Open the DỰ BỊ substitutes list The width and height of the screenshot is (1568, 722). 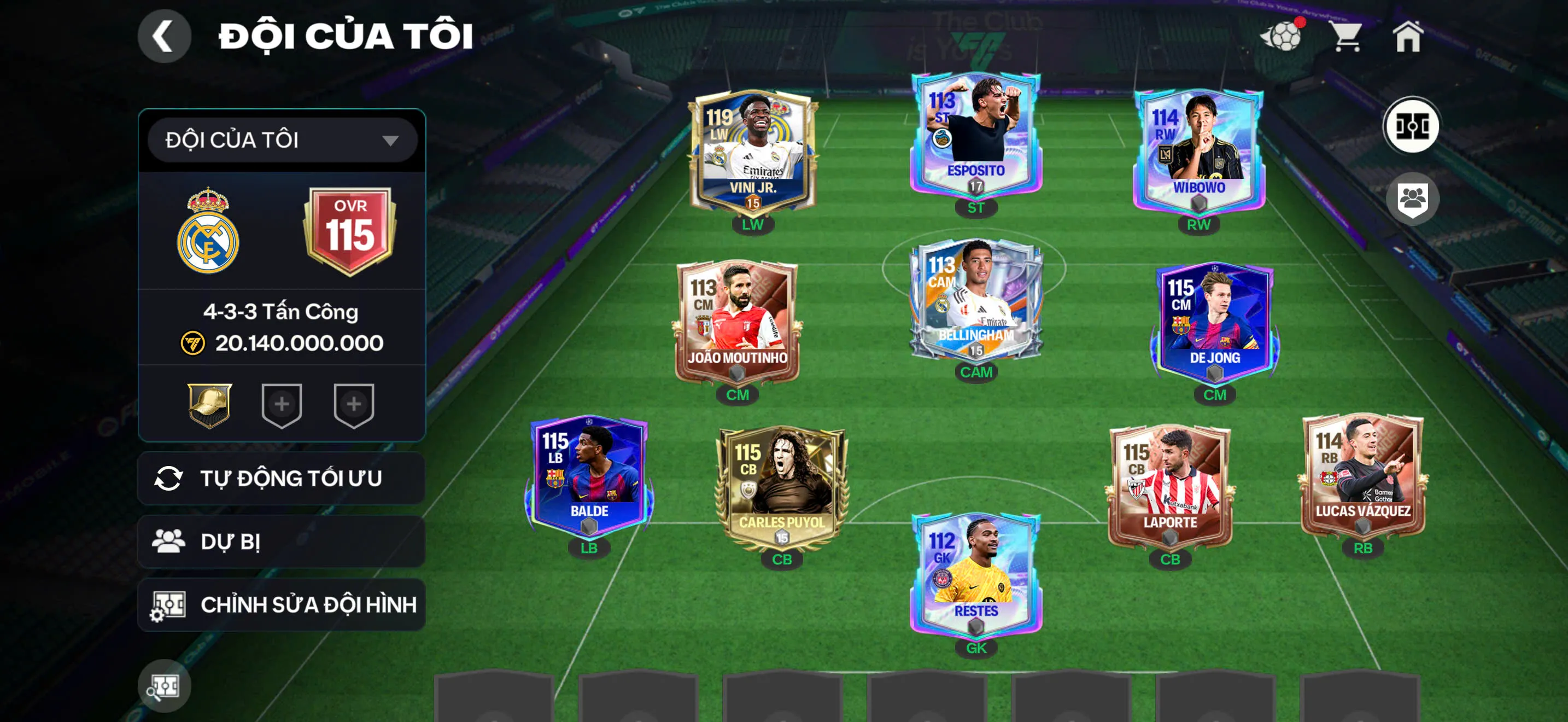(x=282, y=542)
